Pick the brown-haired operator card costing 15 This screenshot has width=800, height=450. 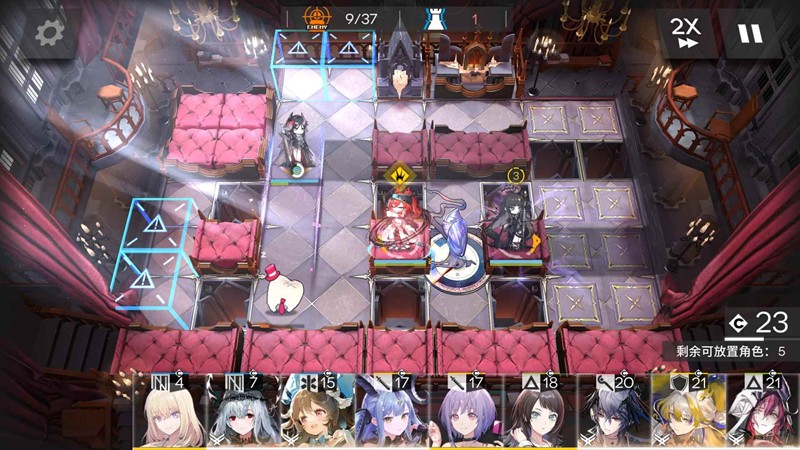coord(318,412)
